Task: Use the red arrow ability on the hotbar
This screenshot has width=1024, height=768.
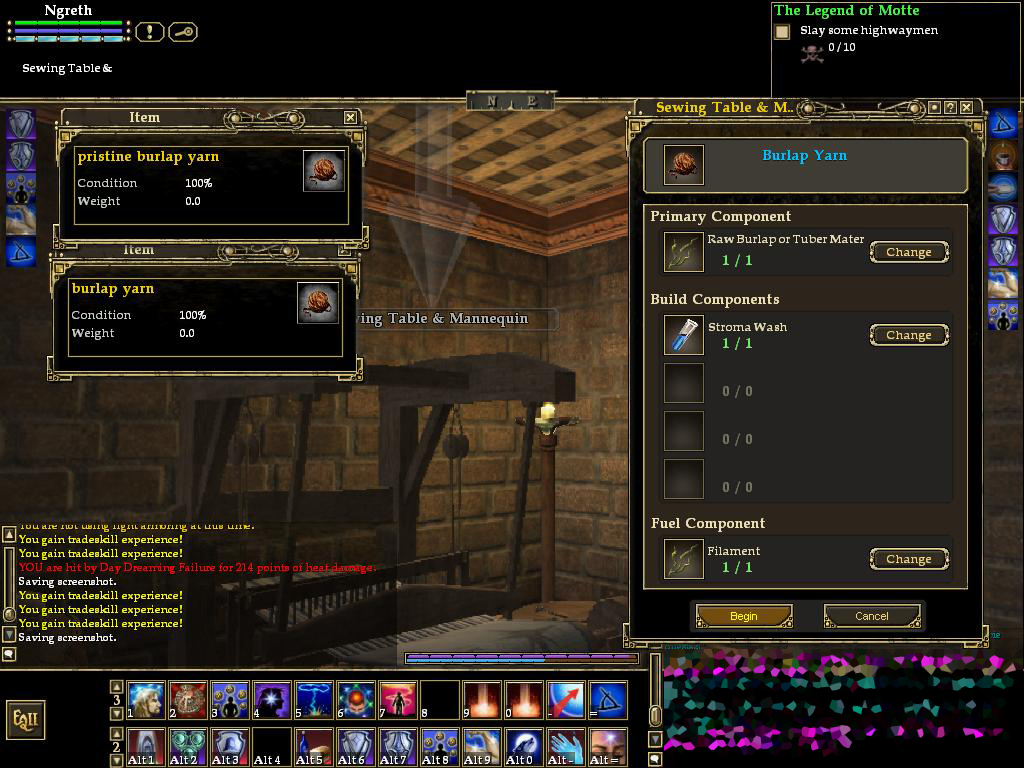Action: 565,700
